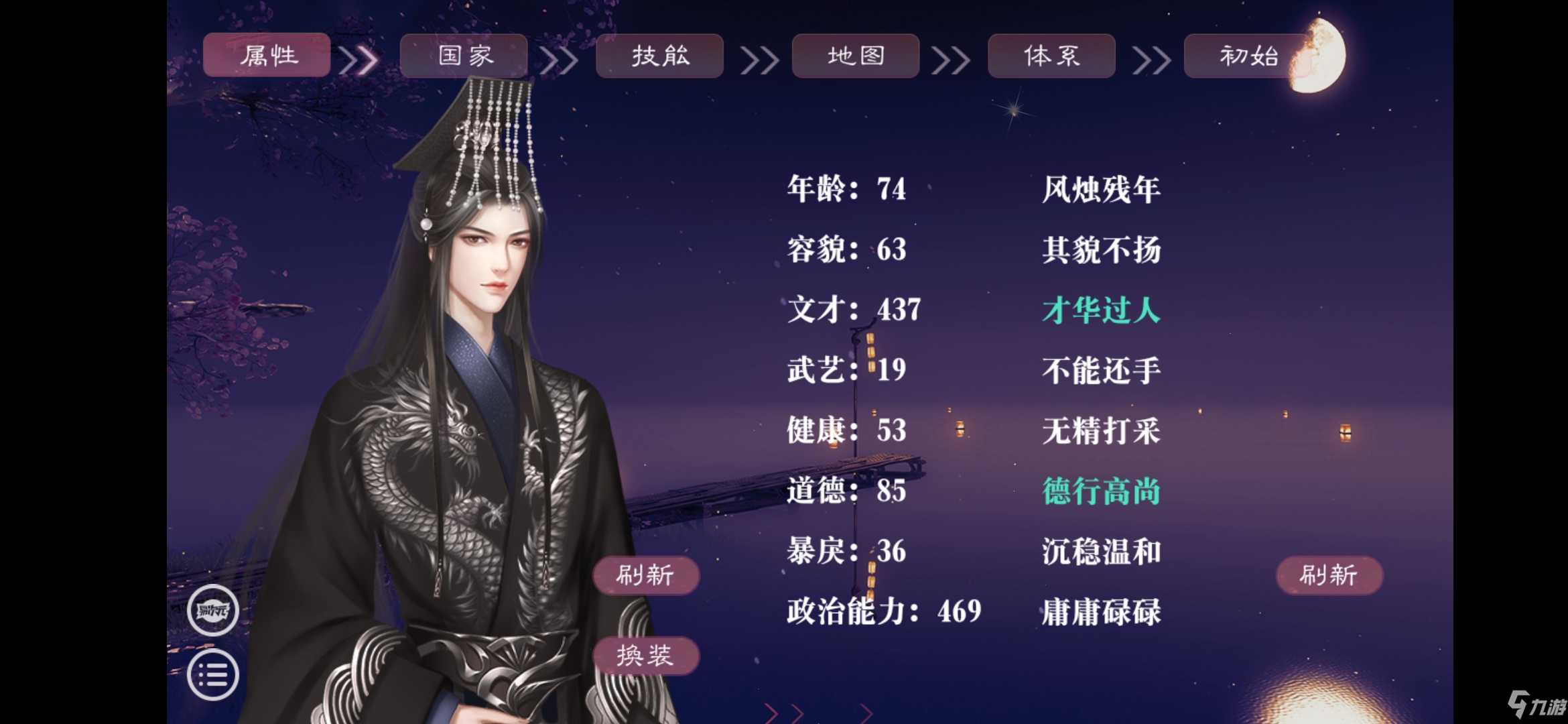This screenshot has height=724, width=1568.
Task: Click the 易次元 circular logo icon
Action: pos(212,611)
